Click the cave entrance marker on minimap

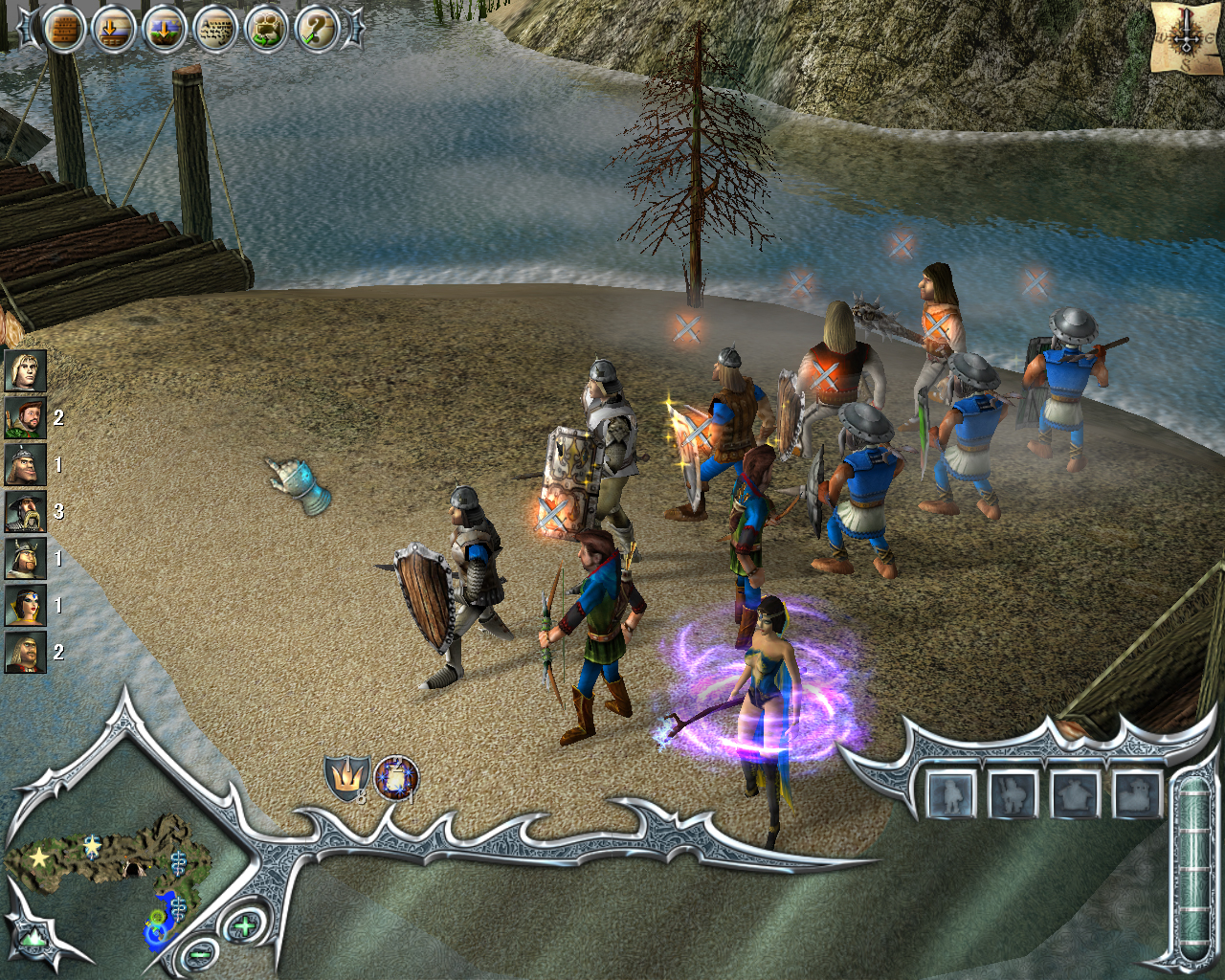click(x=134, y=869)
